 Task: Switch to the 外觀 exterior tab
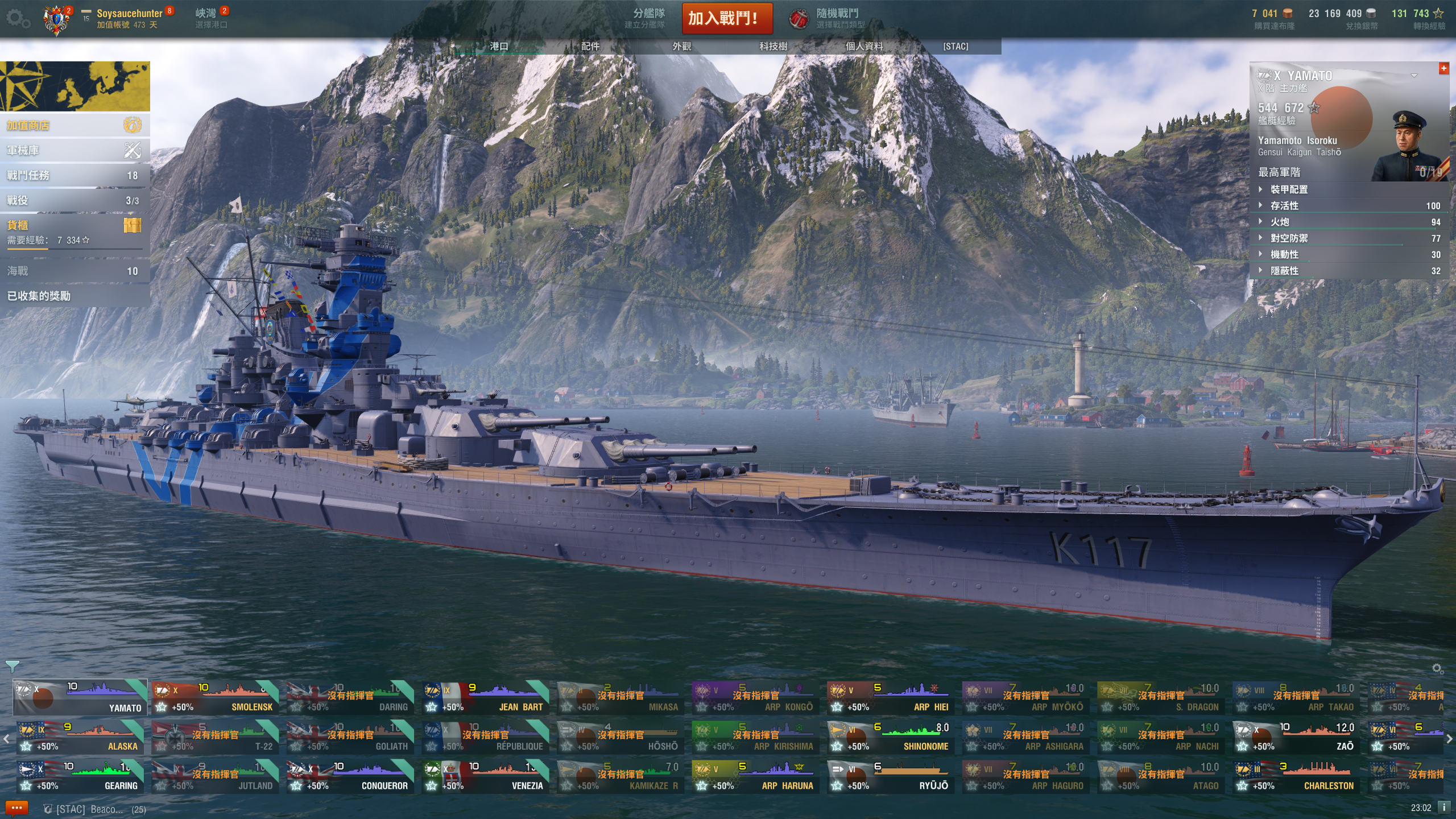tap(681, 46)
